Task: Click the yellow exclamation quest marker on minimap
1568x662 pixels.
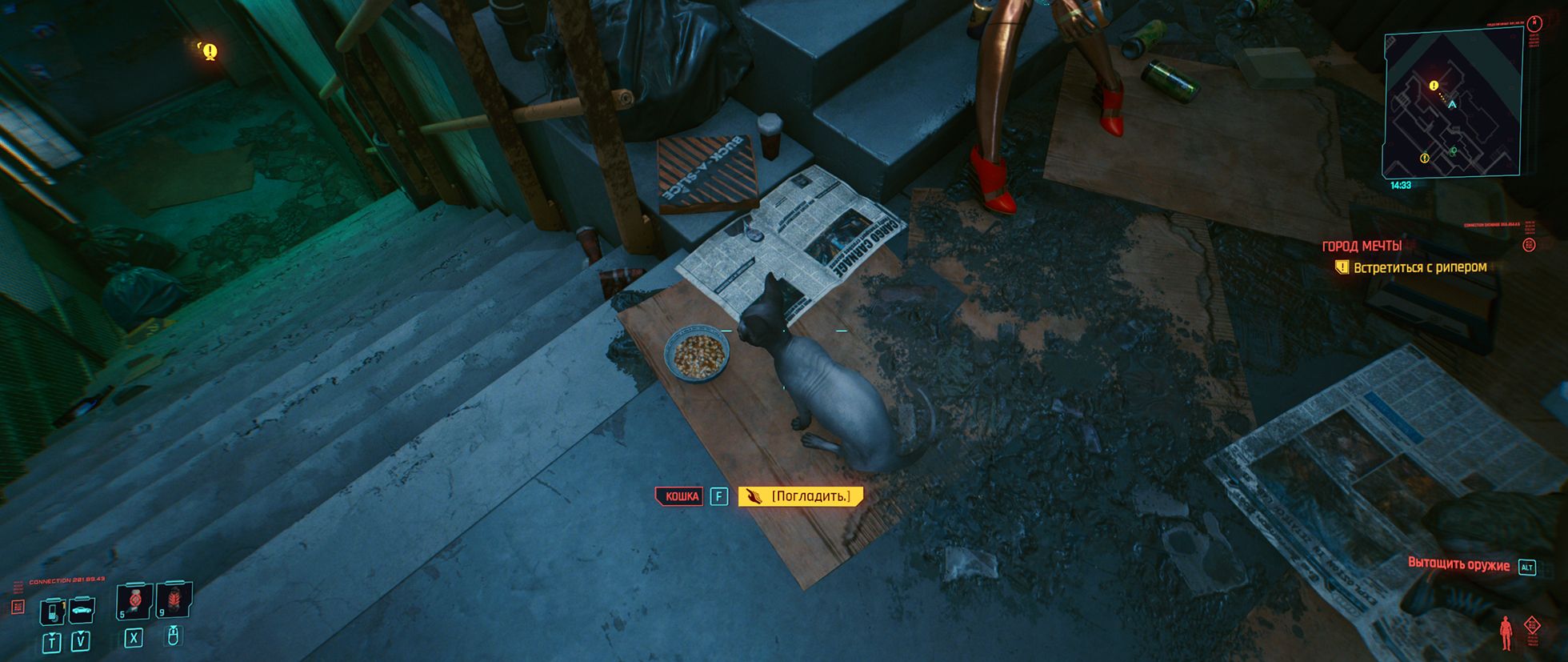Action: (1434, 86)
